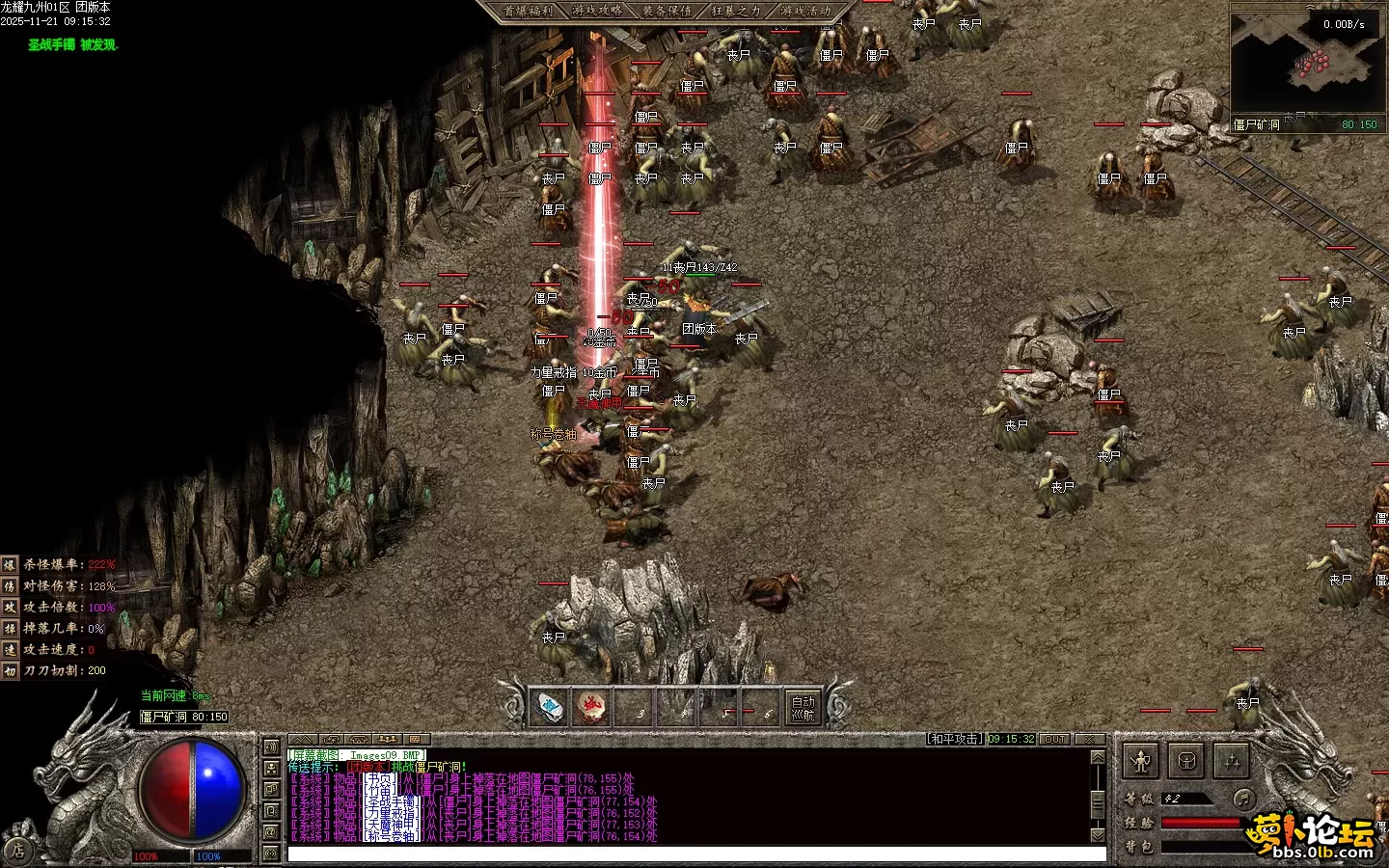Use the red item in hotbar slot two

[593, 708]
